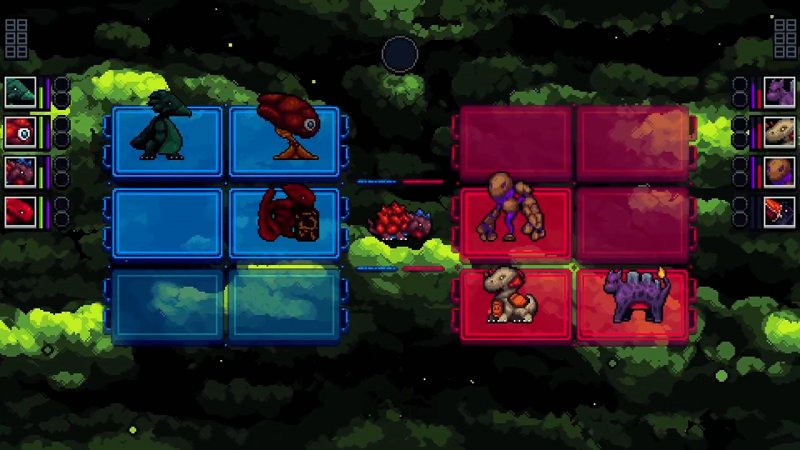Inspect the red blade enemy portrait

coord(779,211)
